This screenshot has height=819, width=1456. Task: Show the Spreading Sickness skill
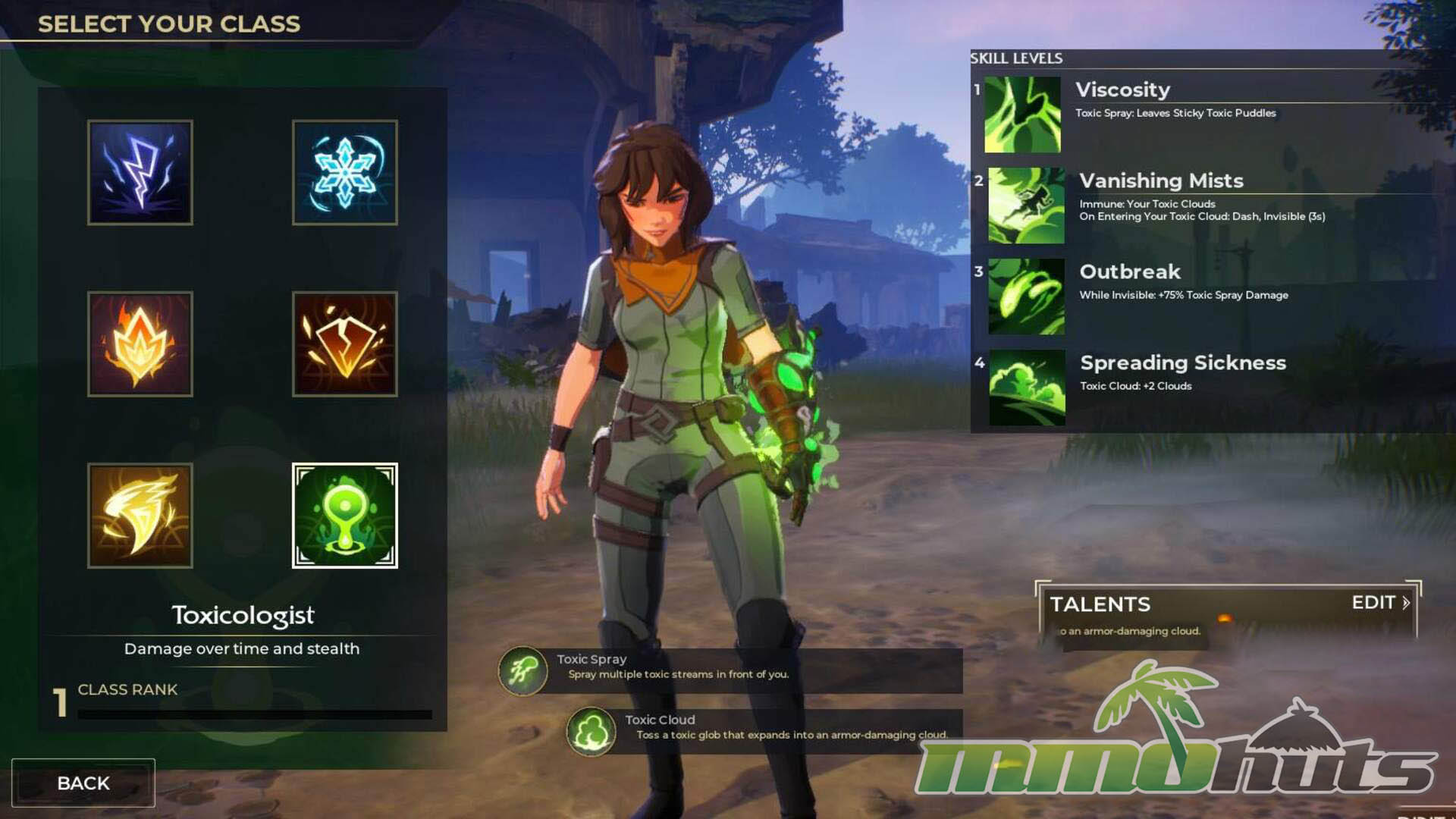(x=1027, y=388)
